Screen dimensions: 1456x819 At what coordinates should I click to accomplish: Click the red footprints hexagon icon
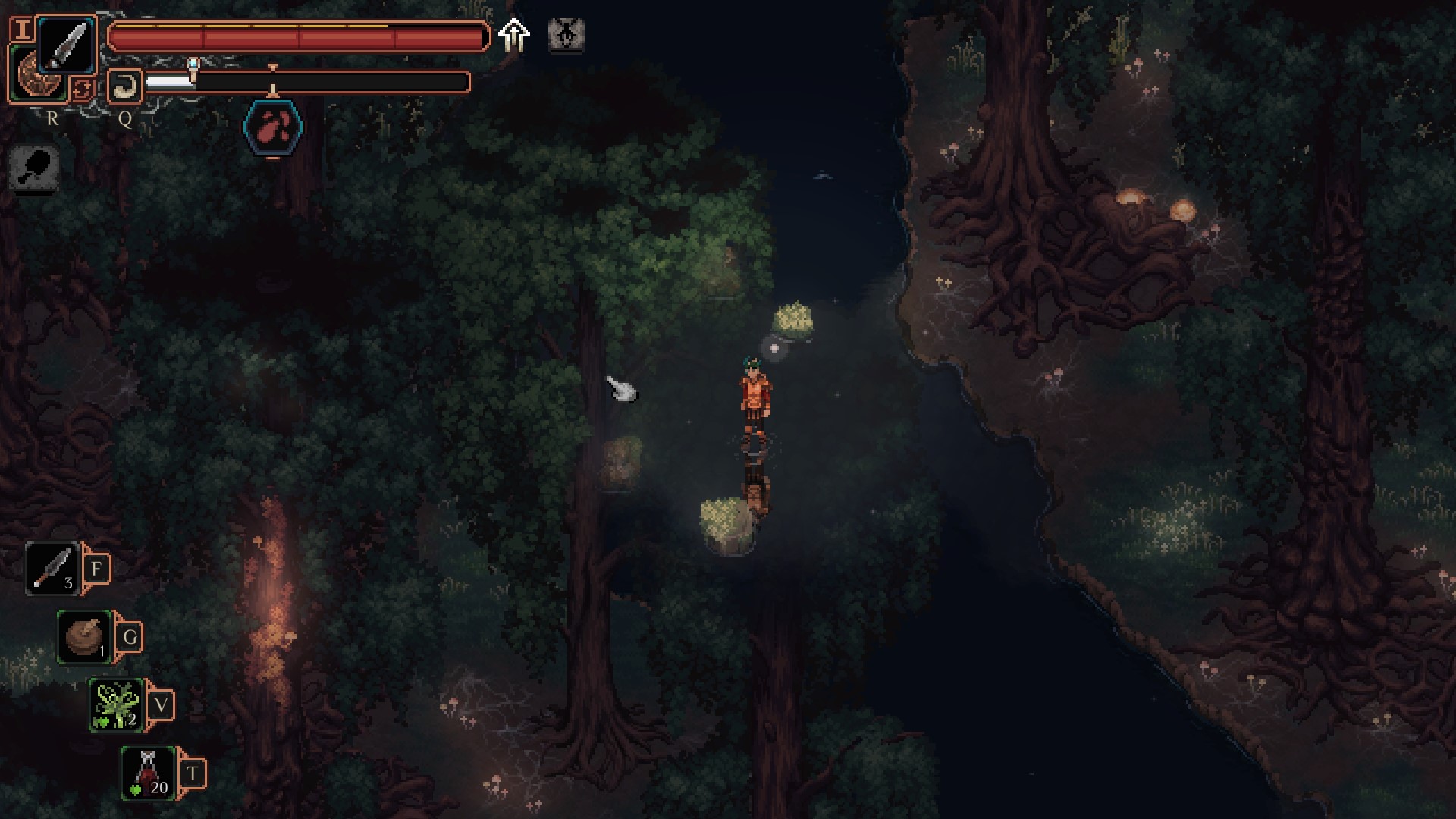pos(273,127)
